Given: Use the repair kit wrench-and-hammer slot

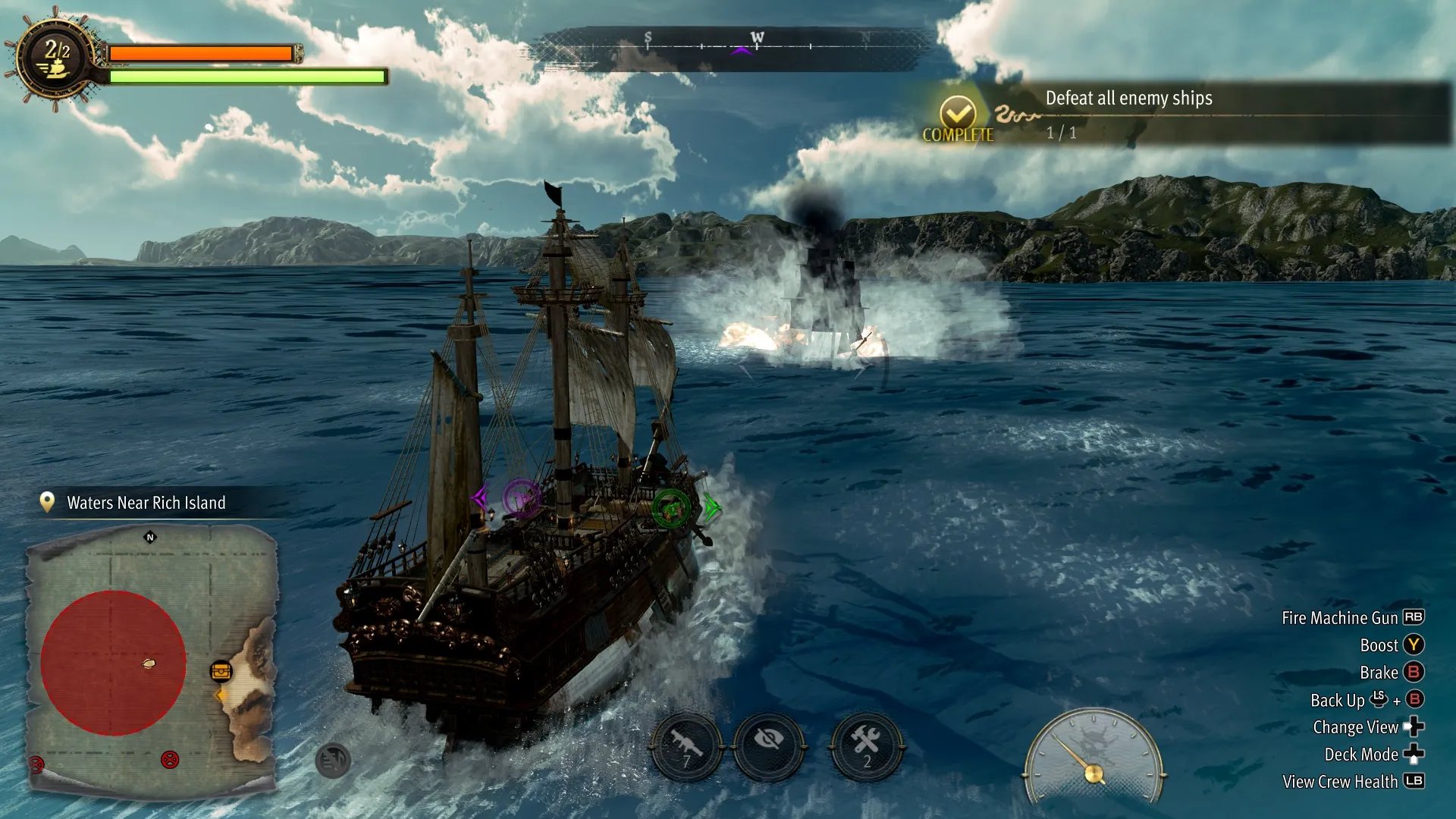Looking at the screenshot, I should point(866,745).
